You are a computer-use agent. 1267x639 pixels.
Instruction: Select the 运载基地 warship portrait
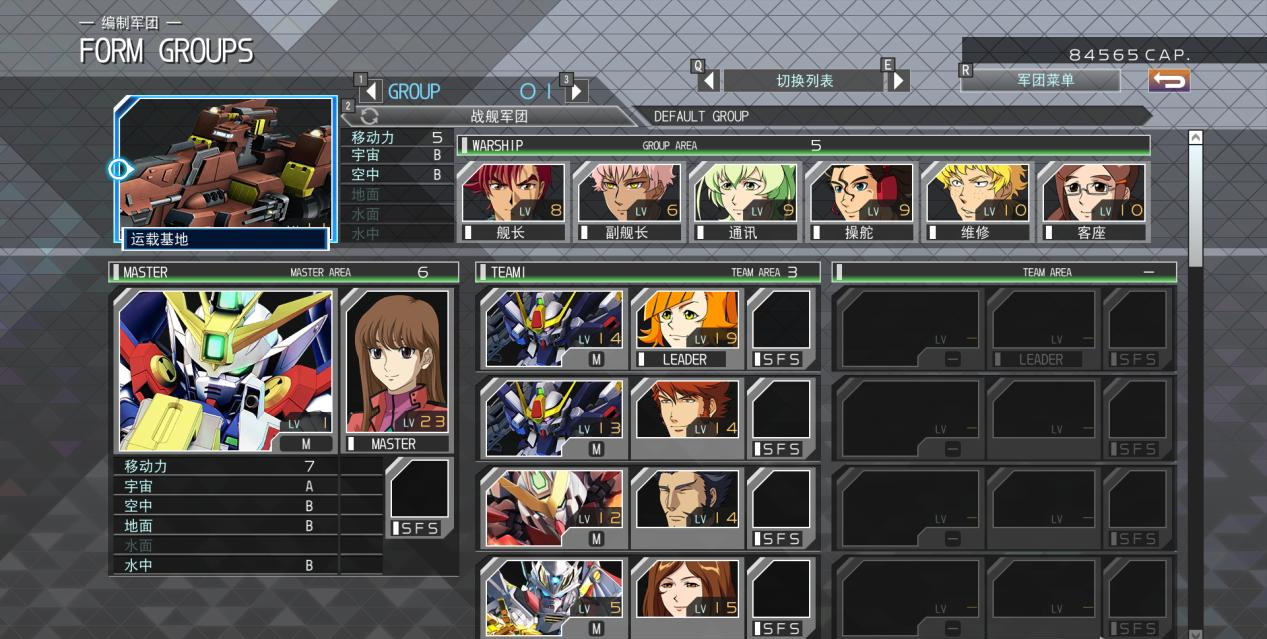225,170
